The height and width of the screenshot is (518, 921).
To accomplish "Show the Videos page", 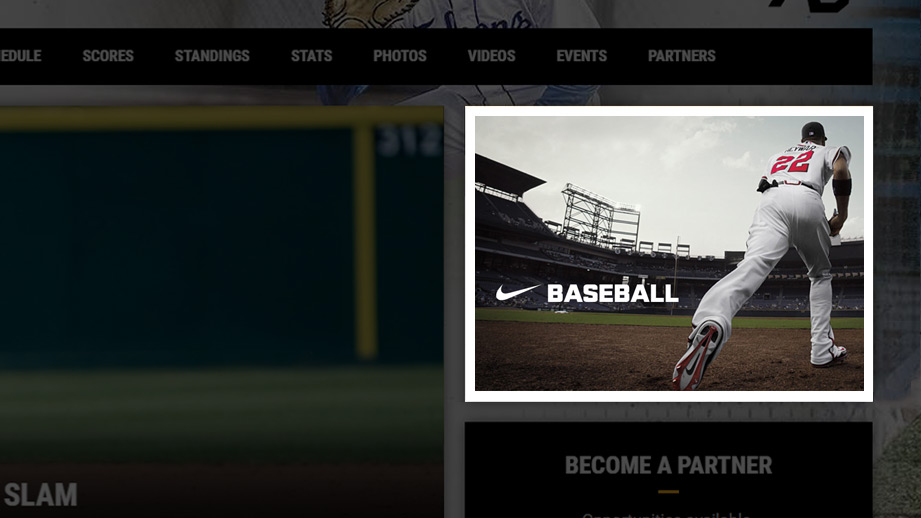I will (491, 56).
